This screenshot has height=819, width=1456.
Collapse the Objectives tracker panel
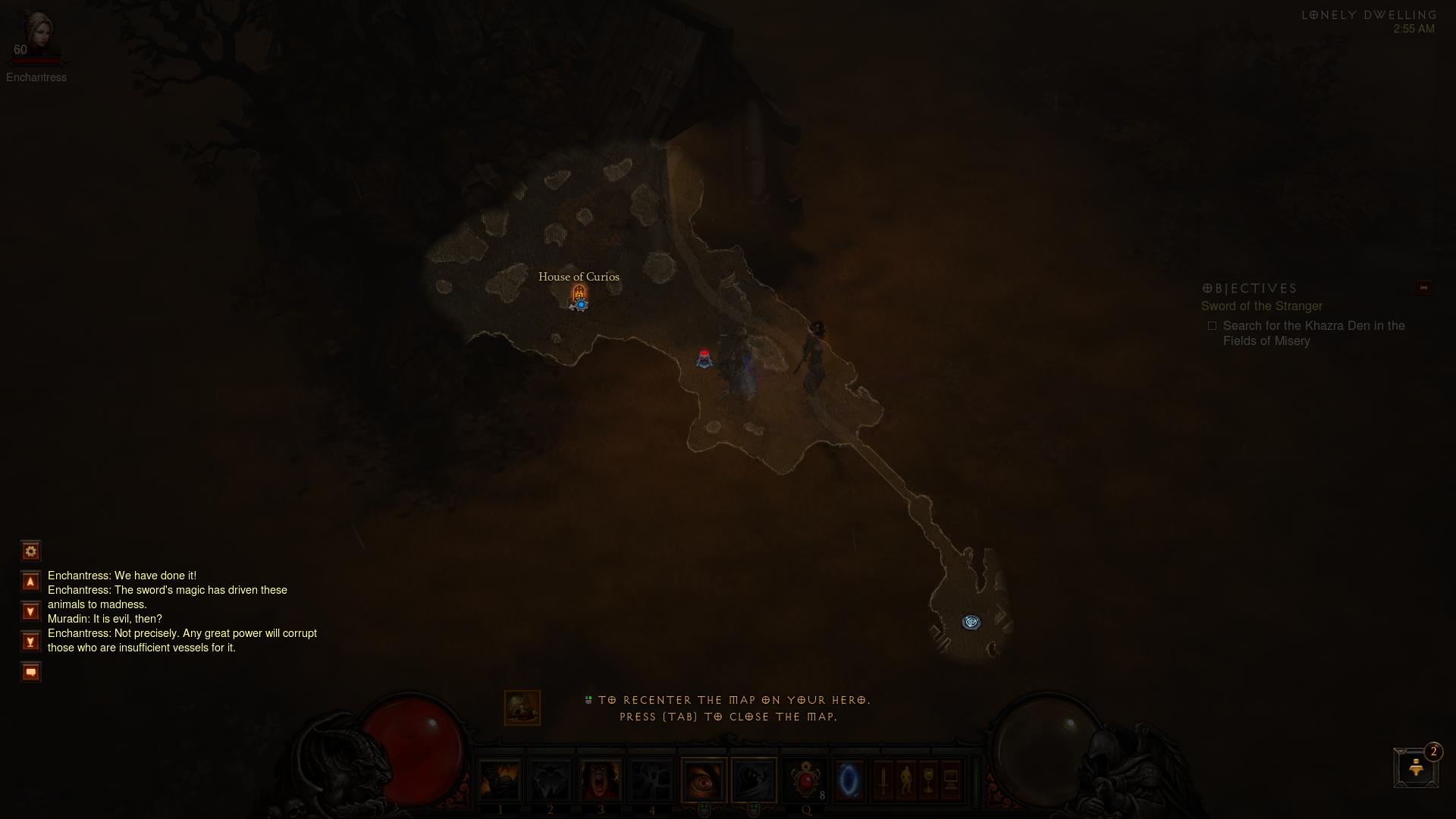(1423, 288)
